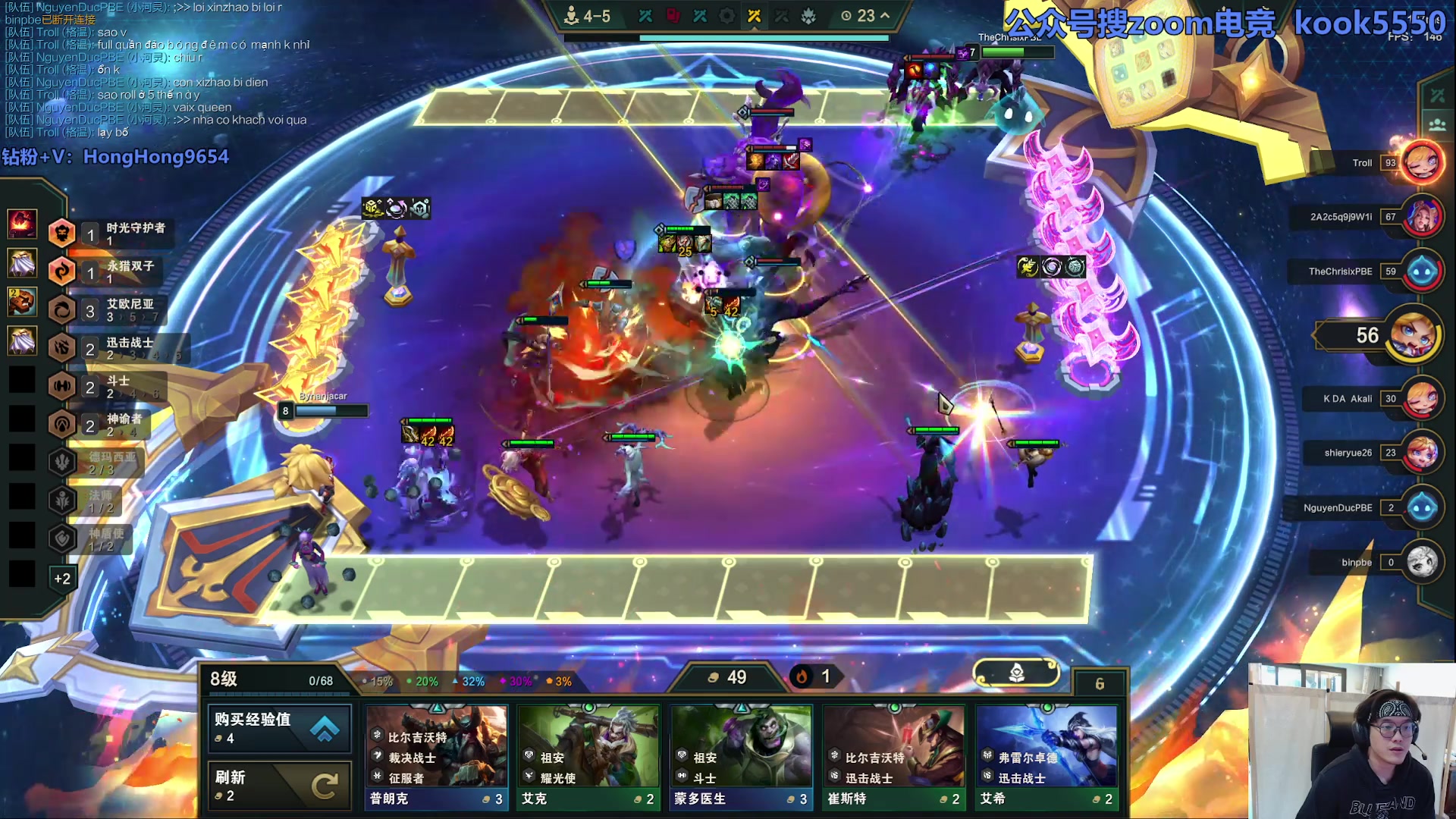Image resolution: width=1456 pixels, height=819 pixels.
Task: Select the red flame item on bench
Action: coord(22,223)
